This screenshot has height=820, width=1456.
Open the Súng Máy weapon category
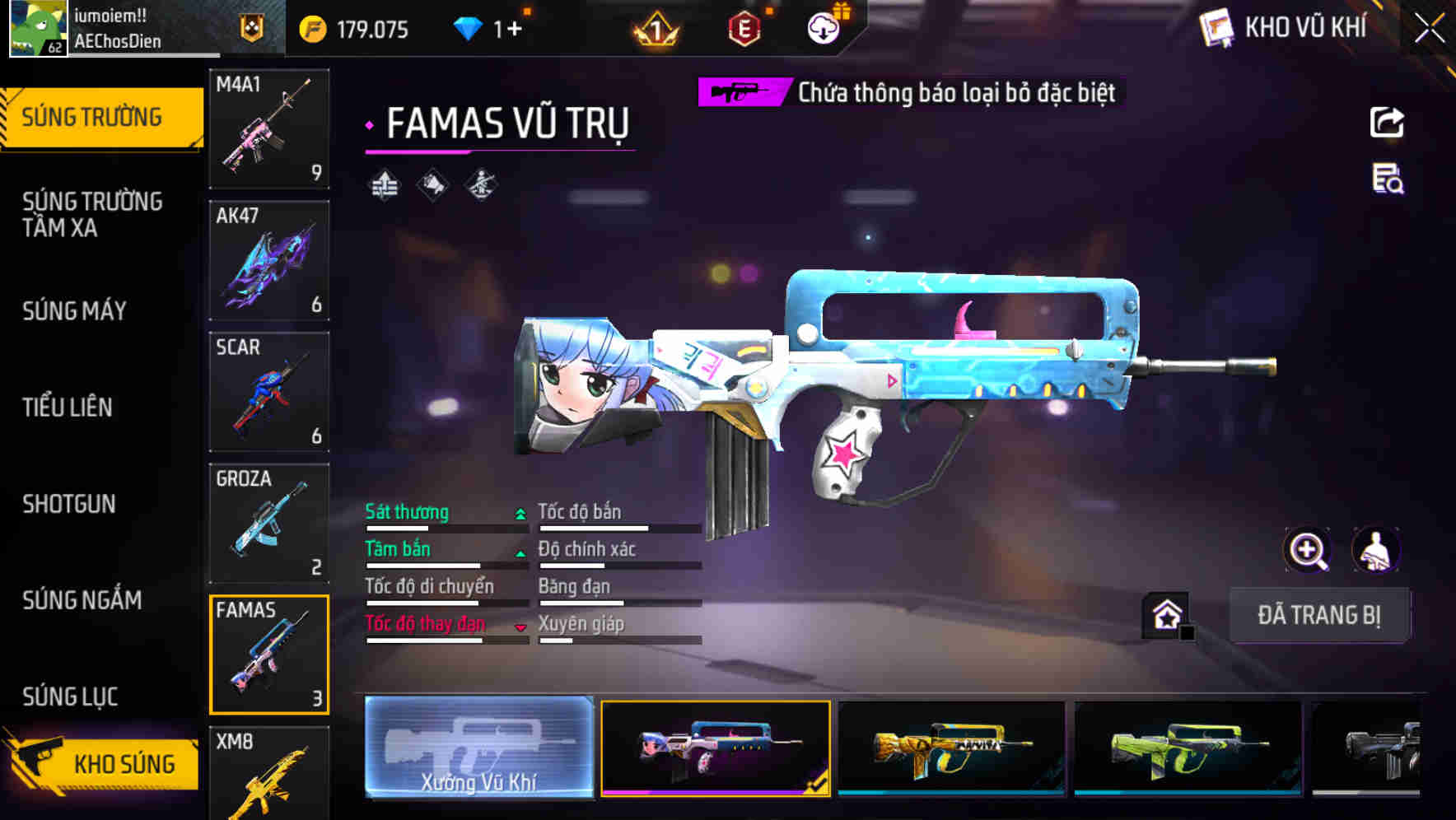pyautogui.click(x=74, y=310)
